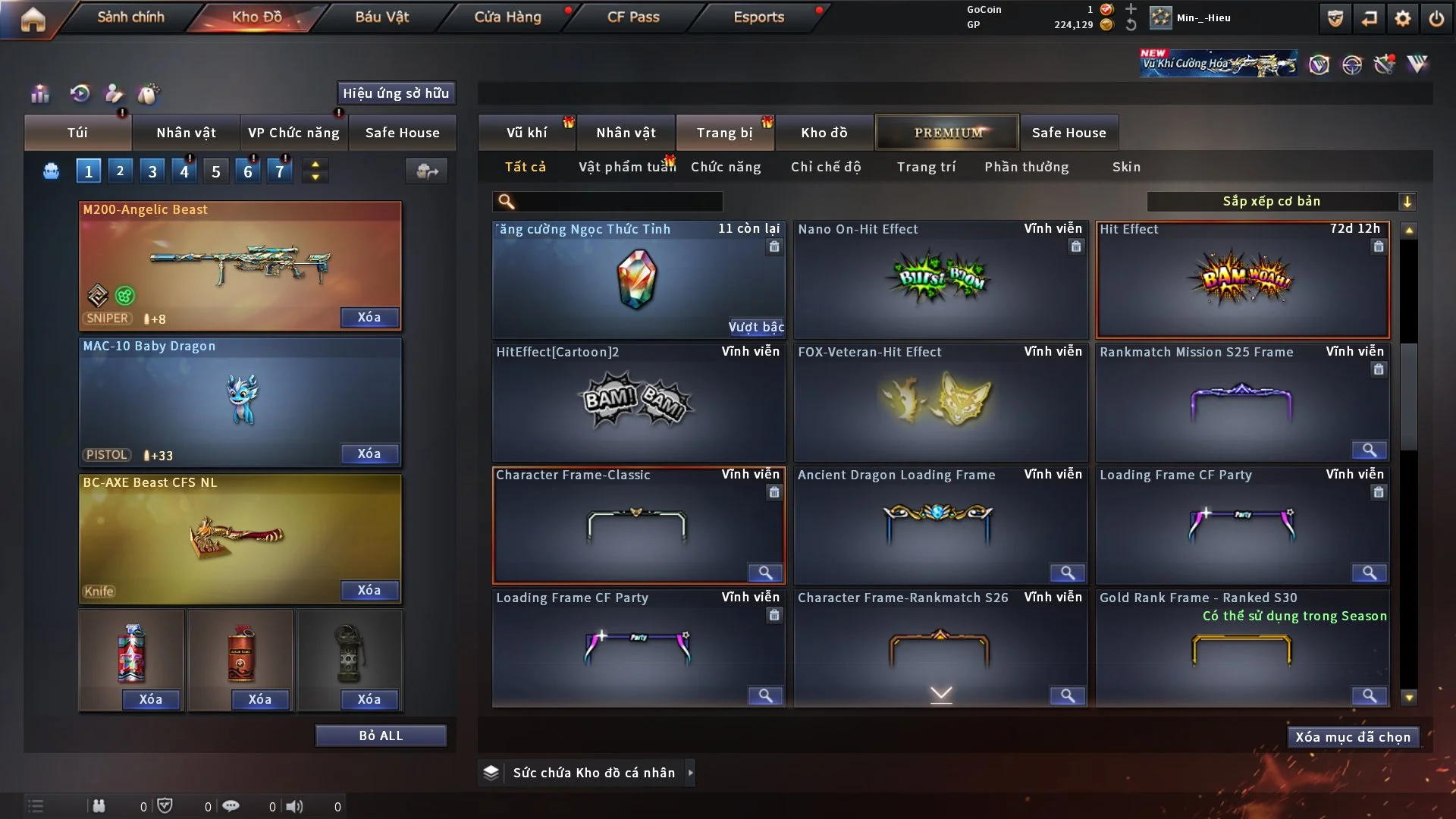Open the gear settings icon

pyautogui.click(x=1403, y=18)
